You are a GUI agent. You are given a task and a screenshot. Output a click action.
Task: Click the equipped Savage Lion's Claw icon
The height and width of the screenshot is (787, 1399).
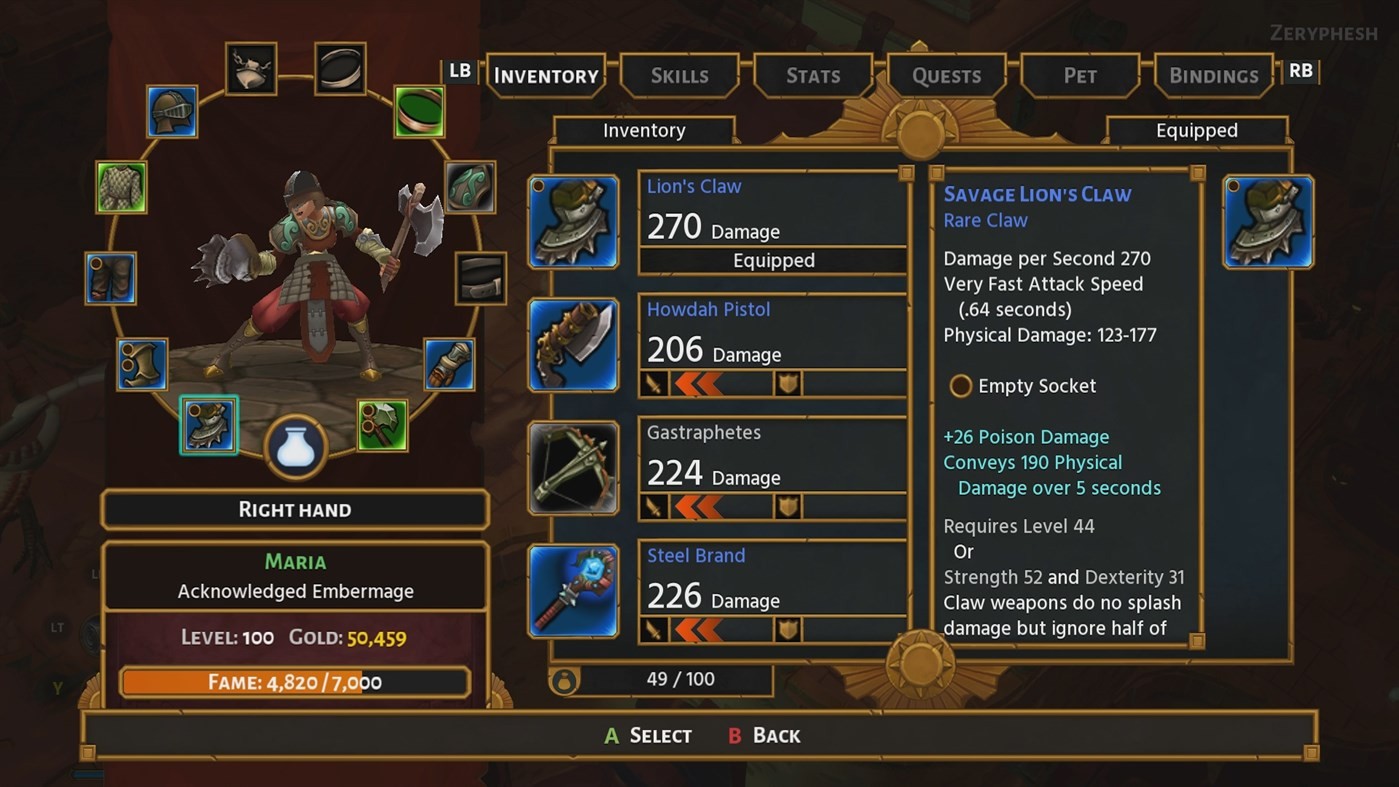point(1266,220)
